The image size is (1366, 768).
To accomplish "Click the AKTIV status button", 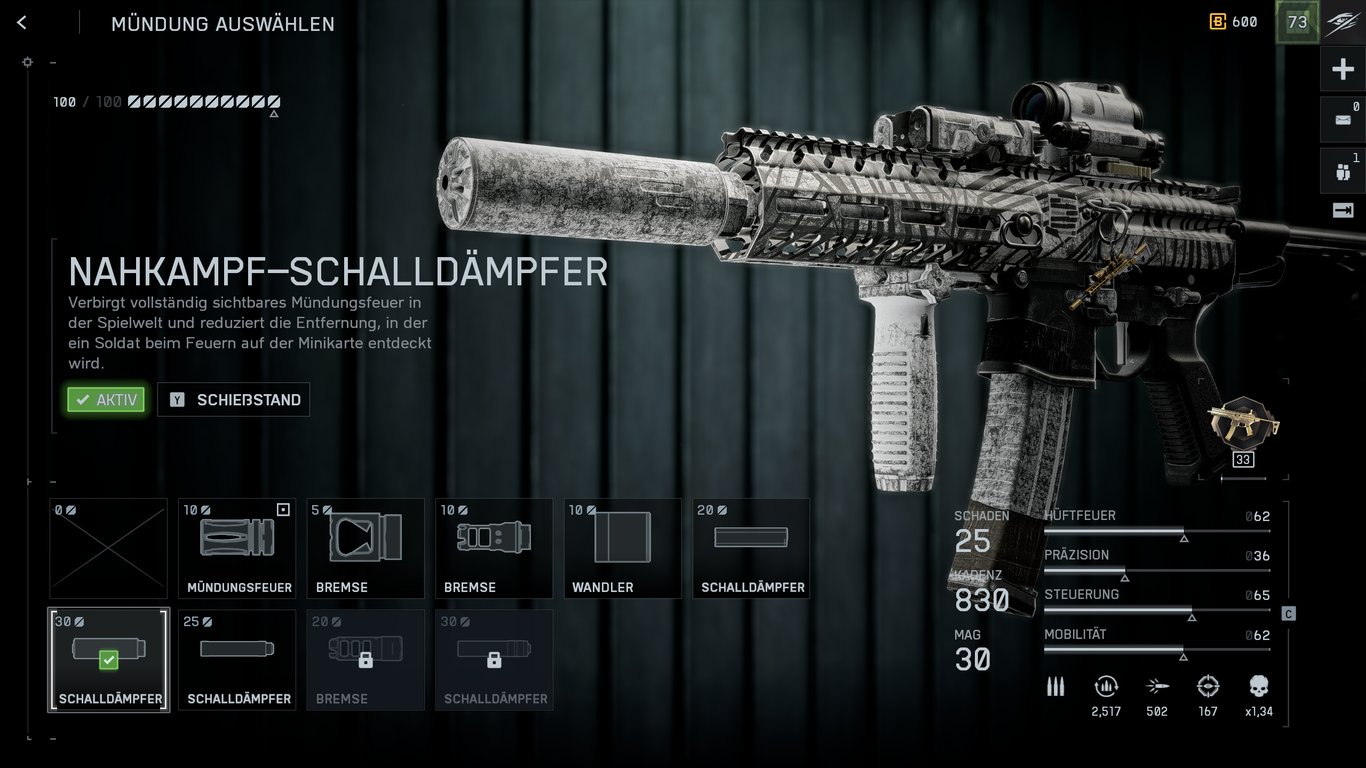I will [105, 399].
